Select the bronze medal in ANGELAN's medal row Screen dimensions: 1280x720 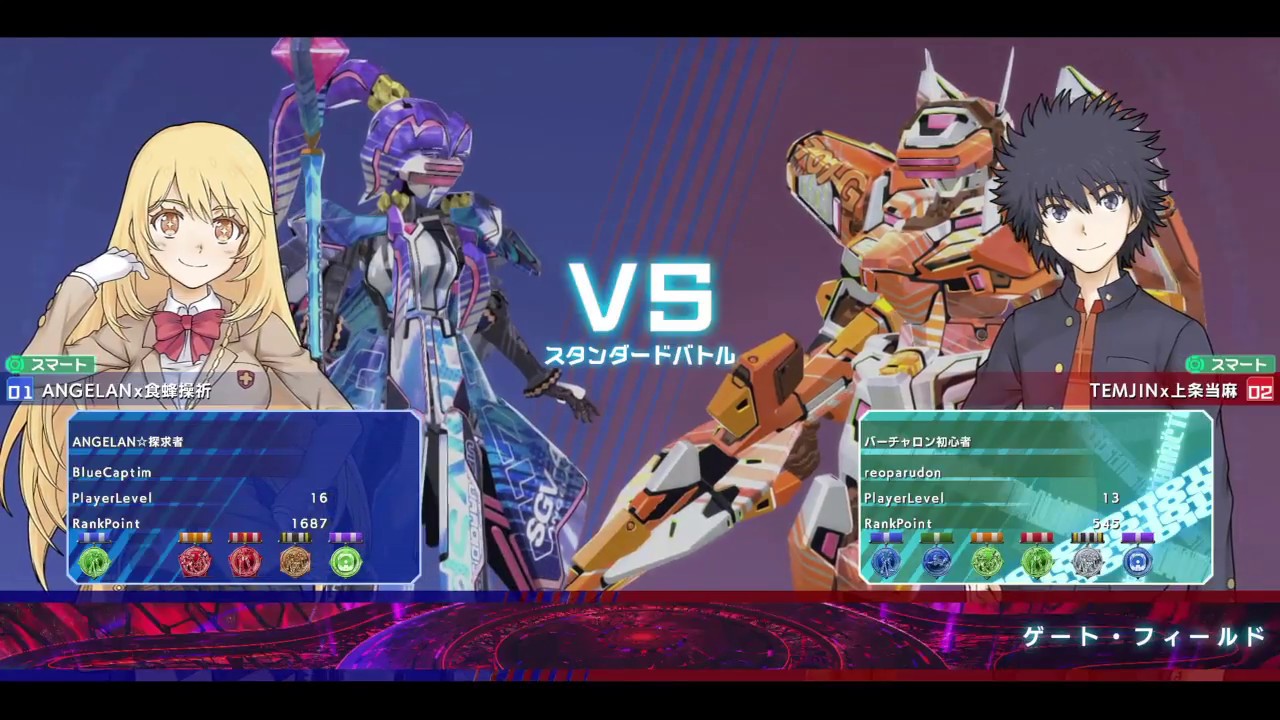coord(294,562)
